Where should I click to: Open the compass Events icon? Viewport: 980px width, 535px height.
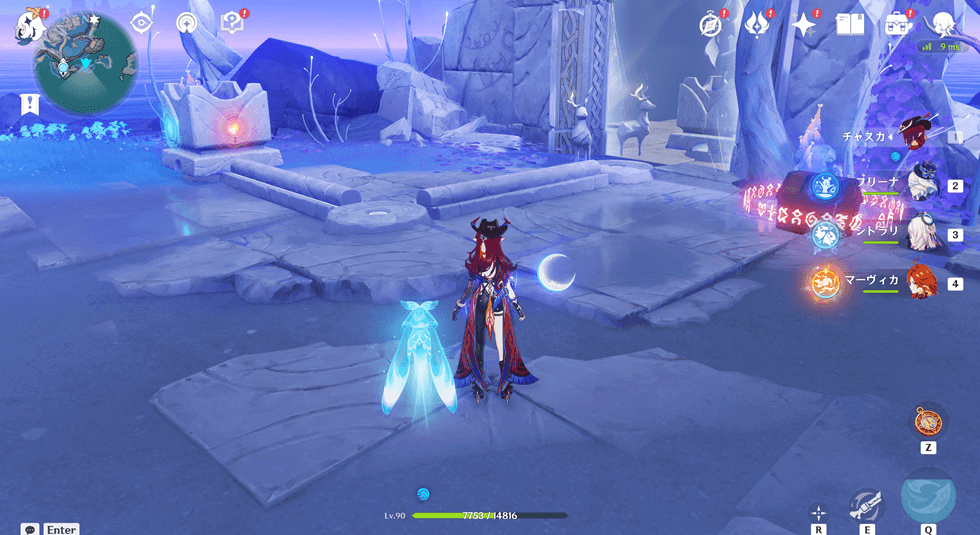(712, 25)
